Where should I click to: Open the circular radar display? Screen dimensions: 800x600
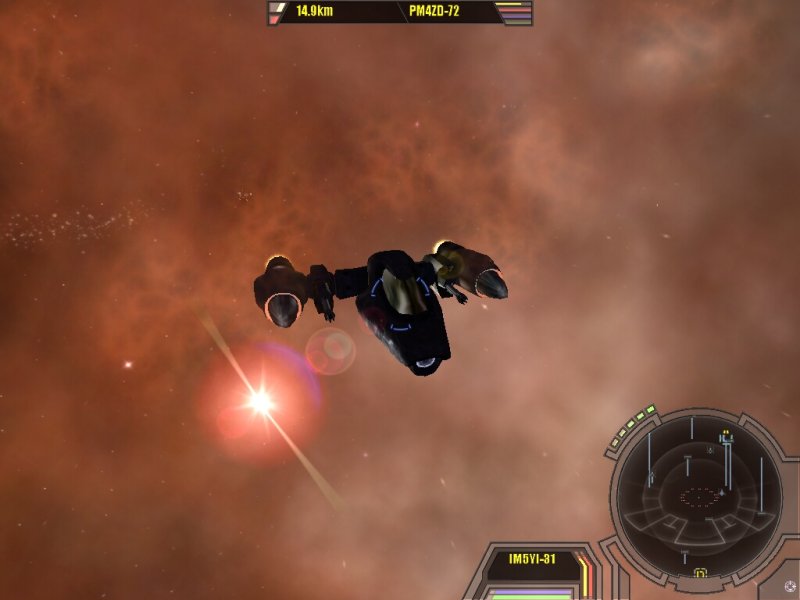[x=700, y=495]
